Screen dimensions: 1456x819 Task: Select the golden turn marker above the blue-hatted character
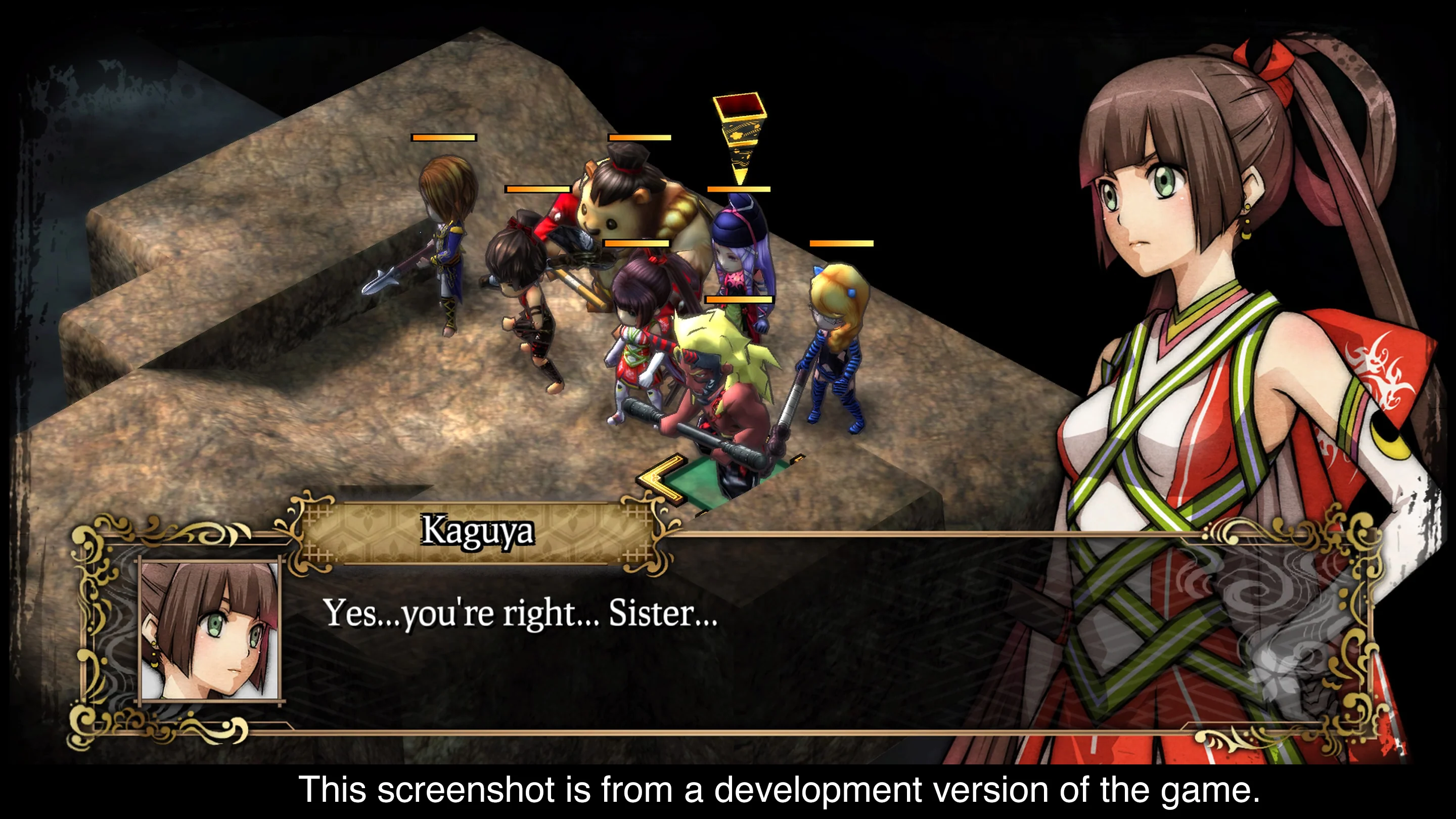click(x=738, y=130)
